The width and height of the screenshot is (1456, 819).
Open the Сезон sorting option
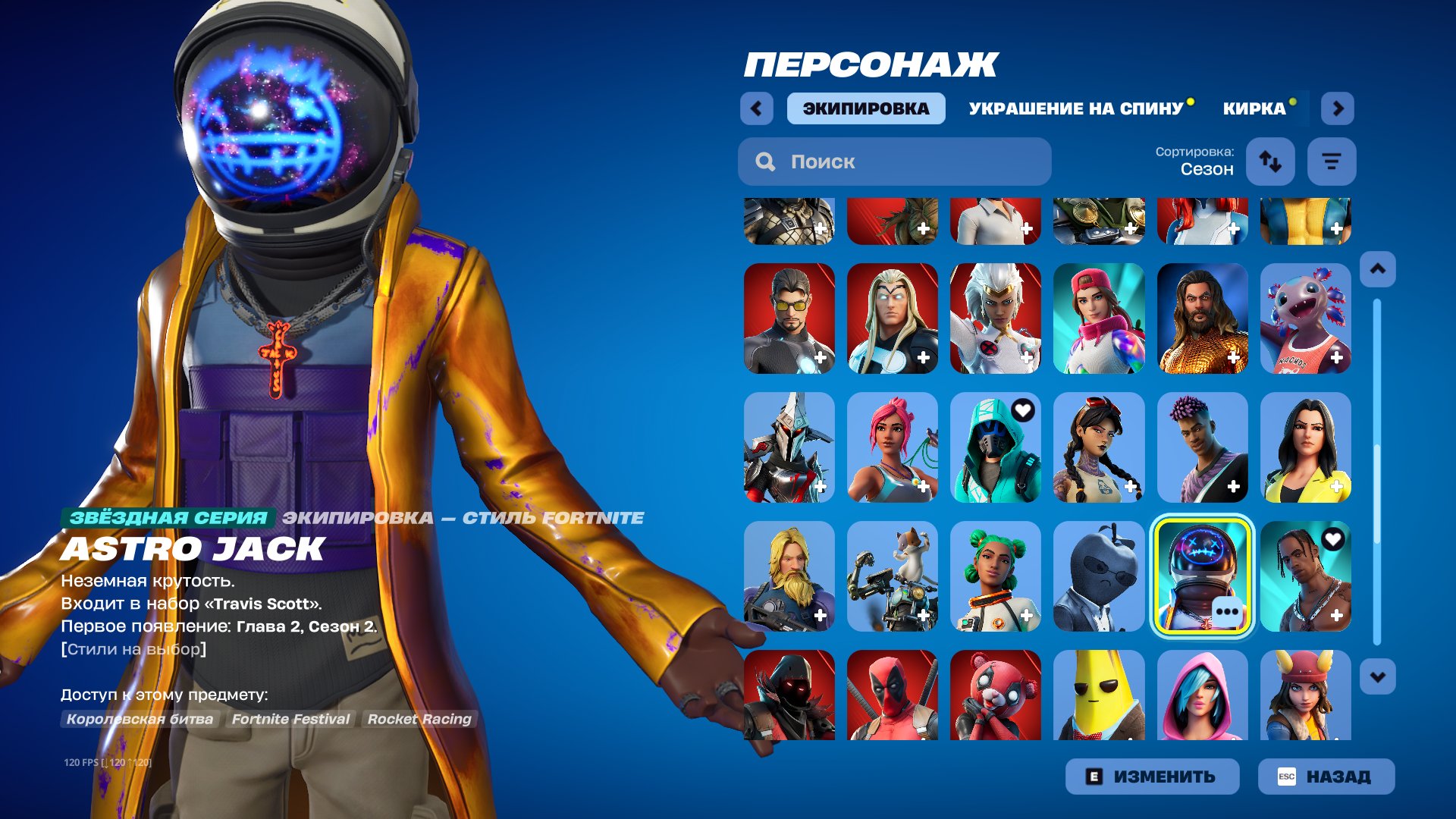pos(1207,170)
